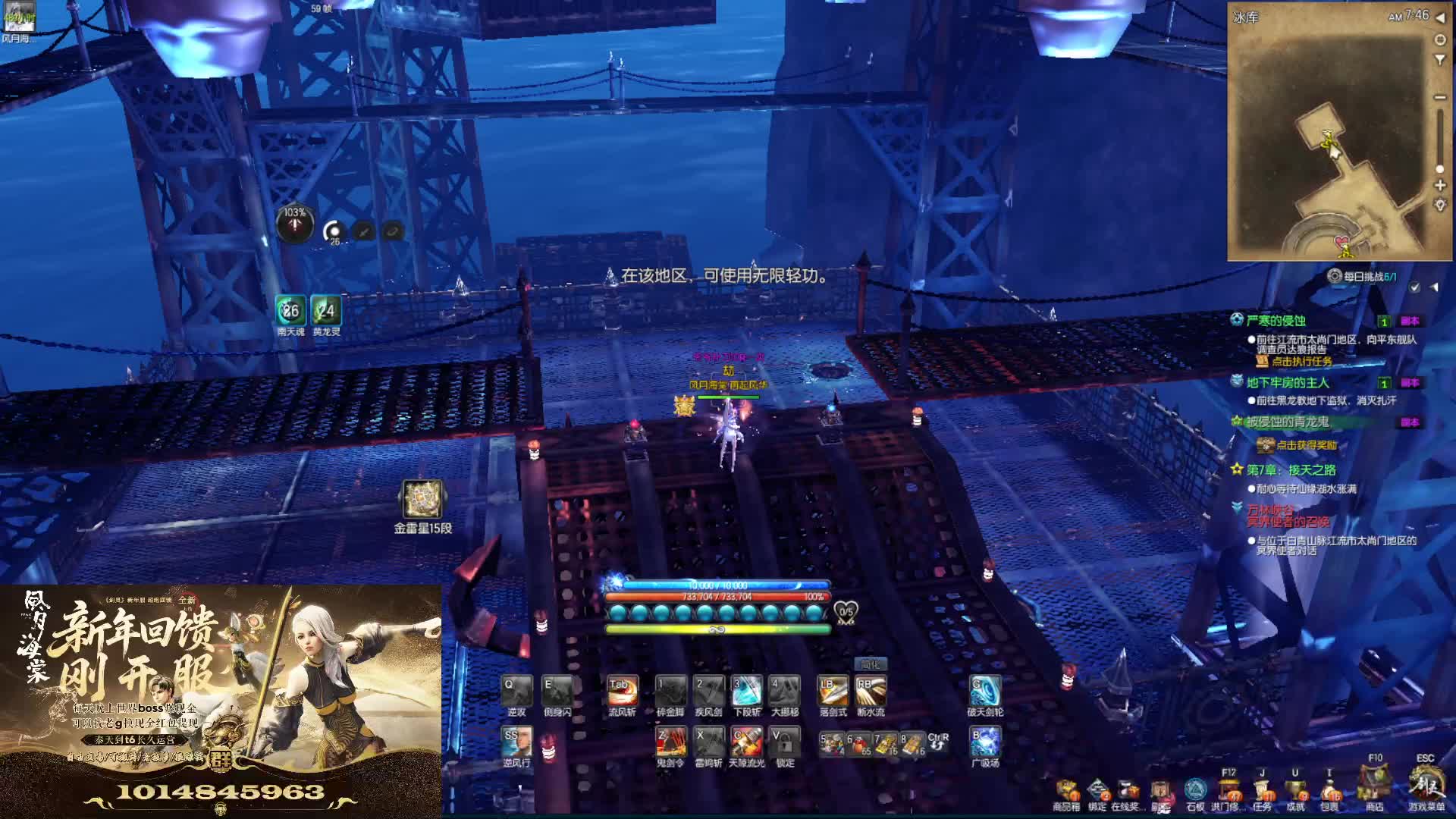Open the 金雷星15段 item icon
1456x819 pixels.
(422, 500)
